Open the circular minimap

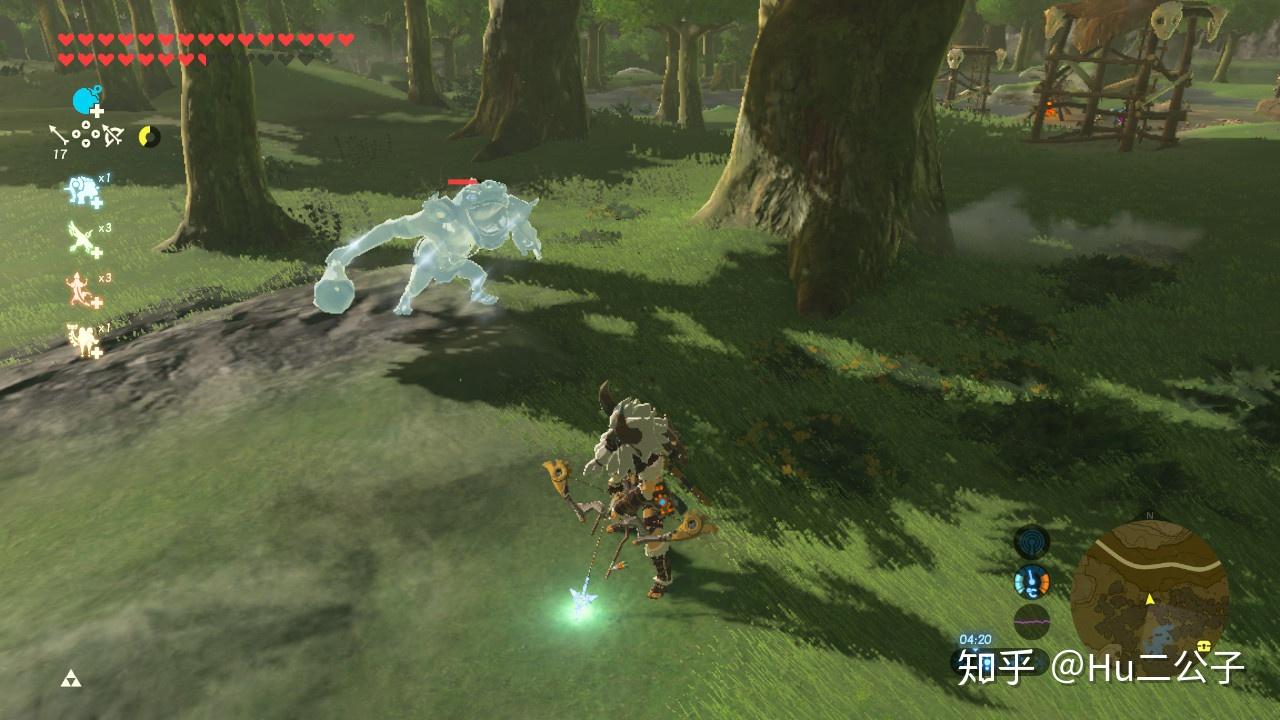click(1149, 591)
